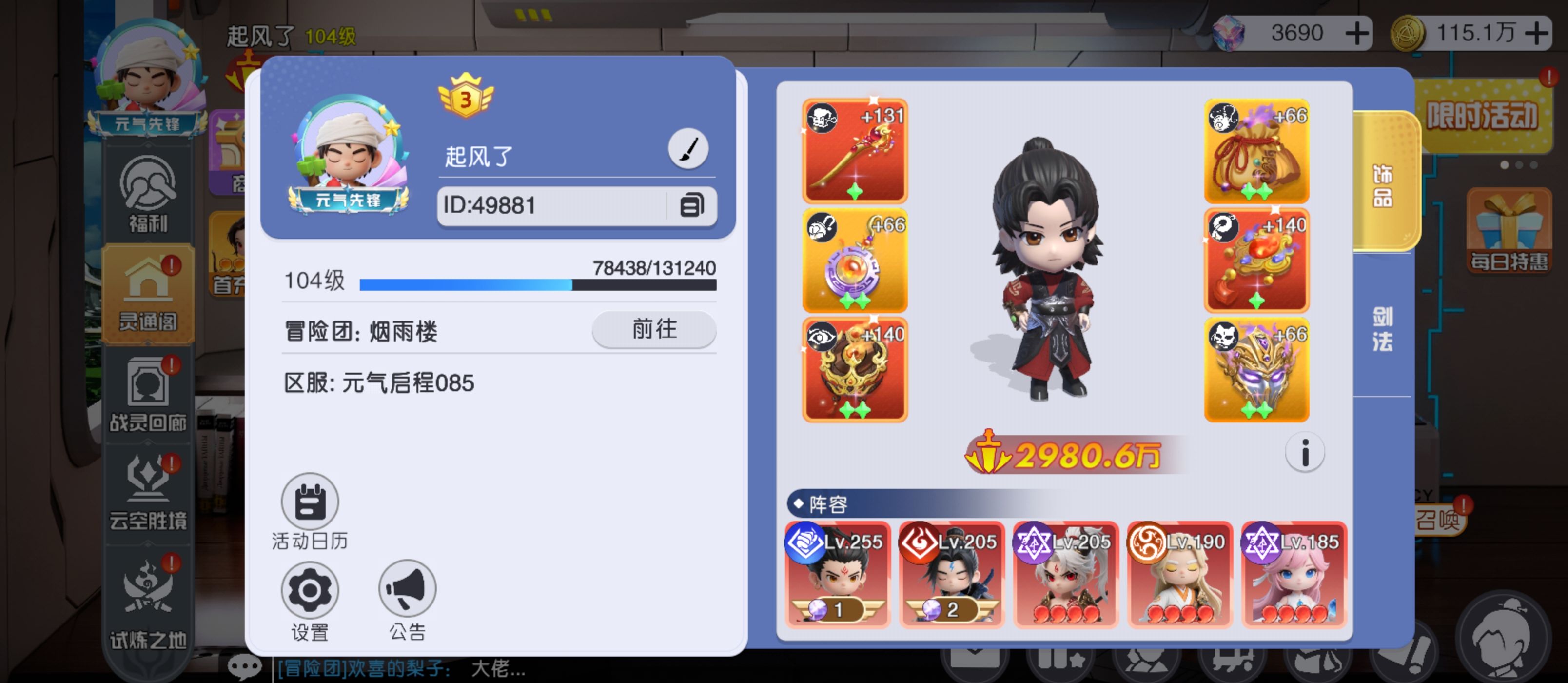Click the pen icon to edit name 起风了
Screen dimensions: 1568x683
point(688,148)
